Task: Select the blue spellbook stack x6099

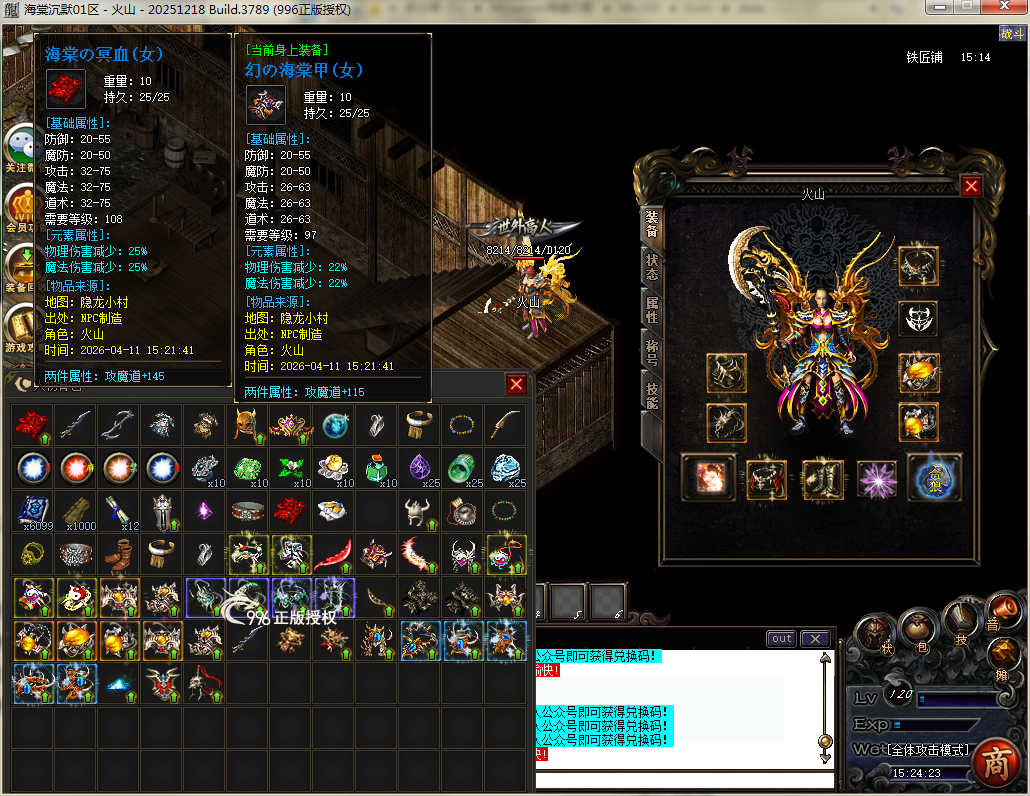Action: tap(33, 511)
